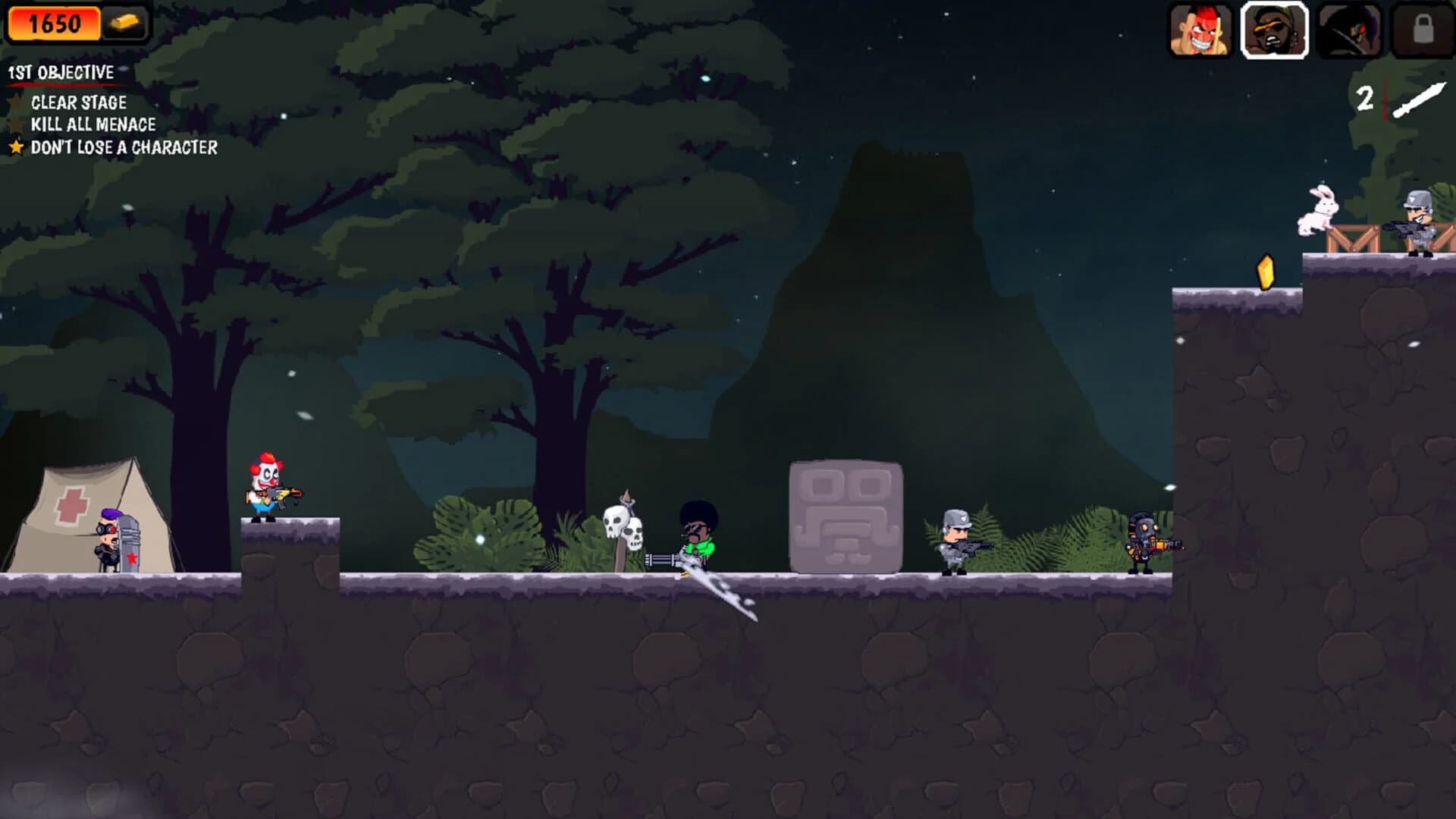Click the throwing knife weapon icon
This screenshot has width=1456, height=819.
click(x=1419, y=101)
